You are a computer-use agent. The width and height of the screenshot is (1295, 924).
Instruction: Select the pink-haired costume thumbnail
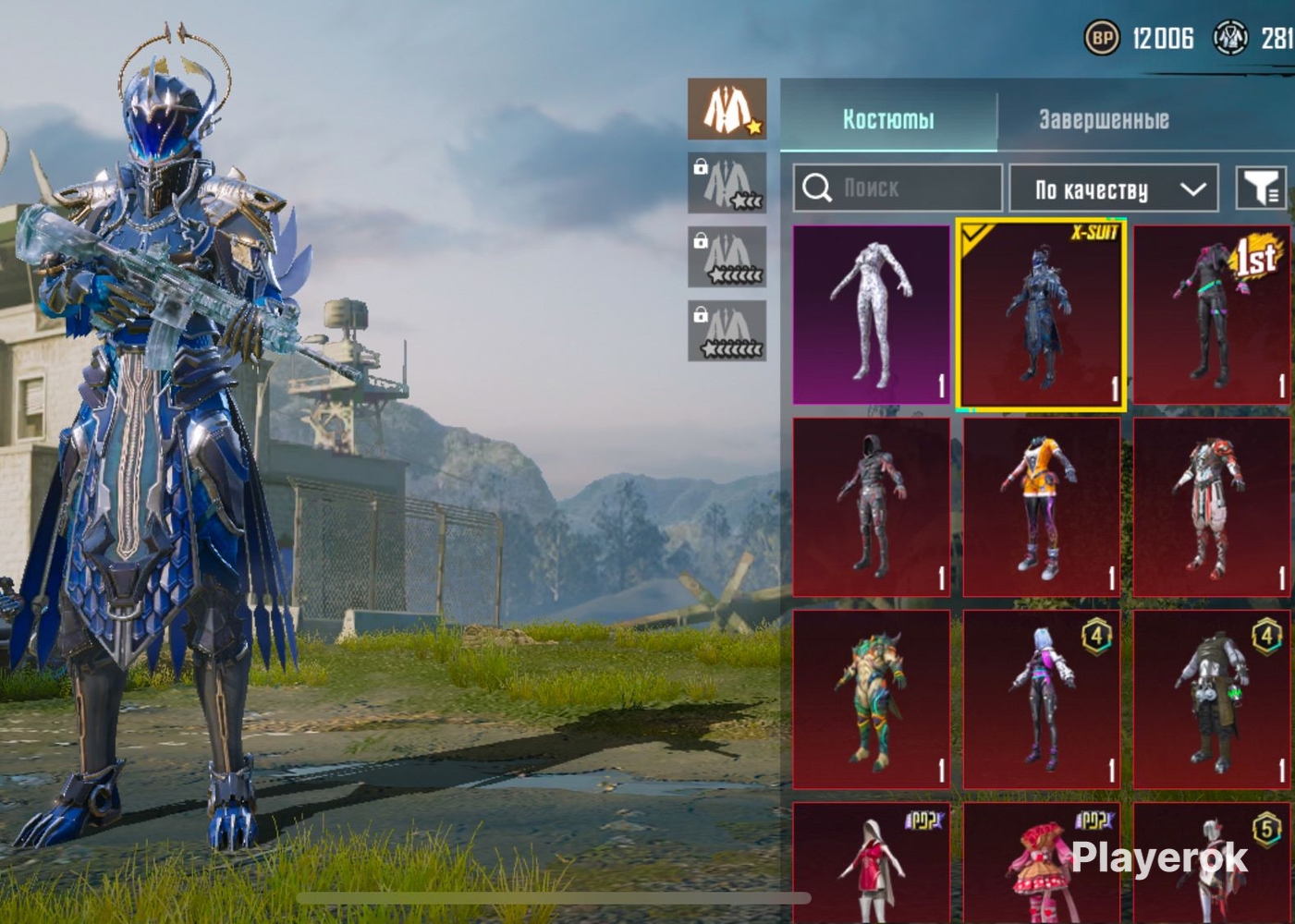(1041, 699)
